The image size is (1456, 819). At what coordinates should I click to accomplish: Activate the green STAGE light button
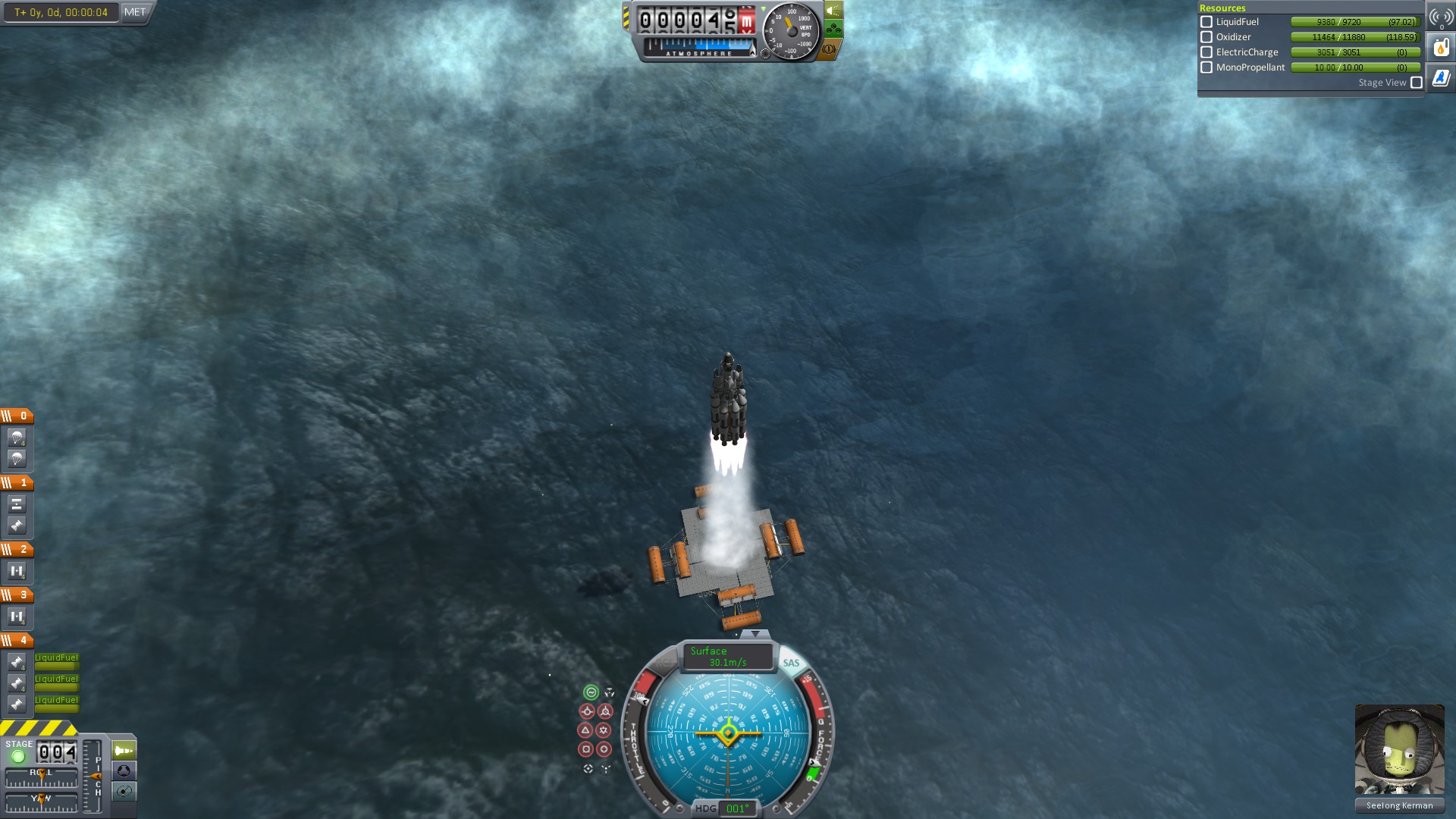18,756
